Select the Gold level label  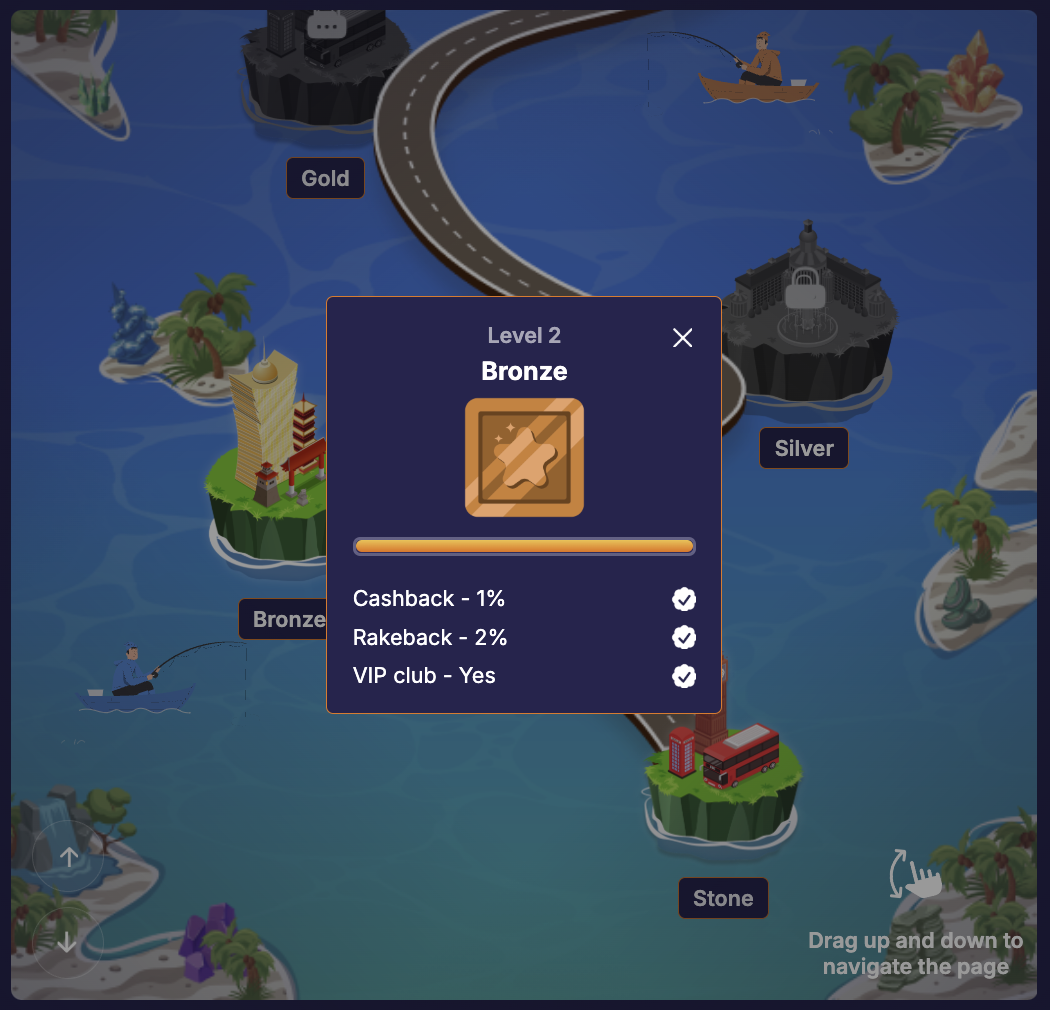(x=325, y=179)
